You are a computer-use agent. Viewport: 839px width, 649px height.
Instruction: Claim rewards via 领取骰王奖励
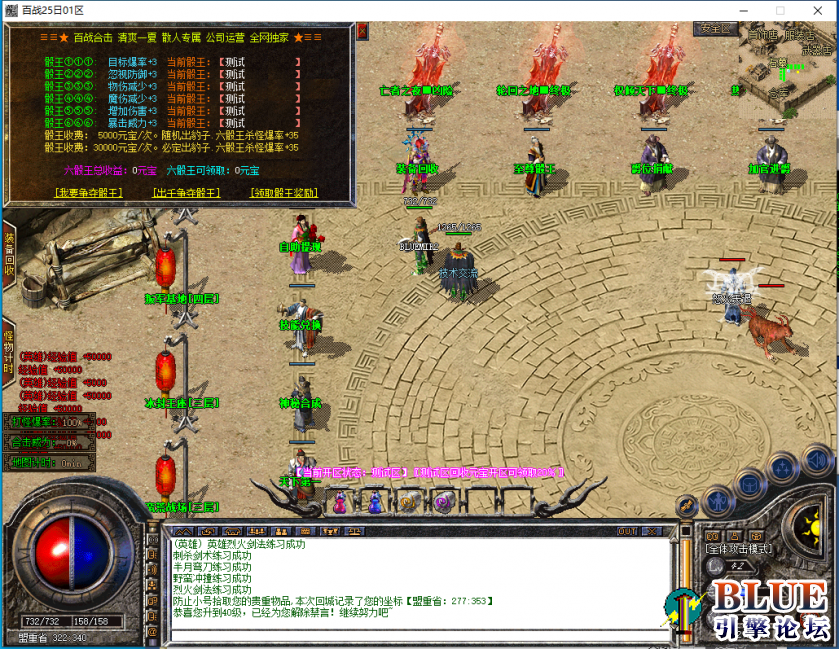(x=284, y=193)
